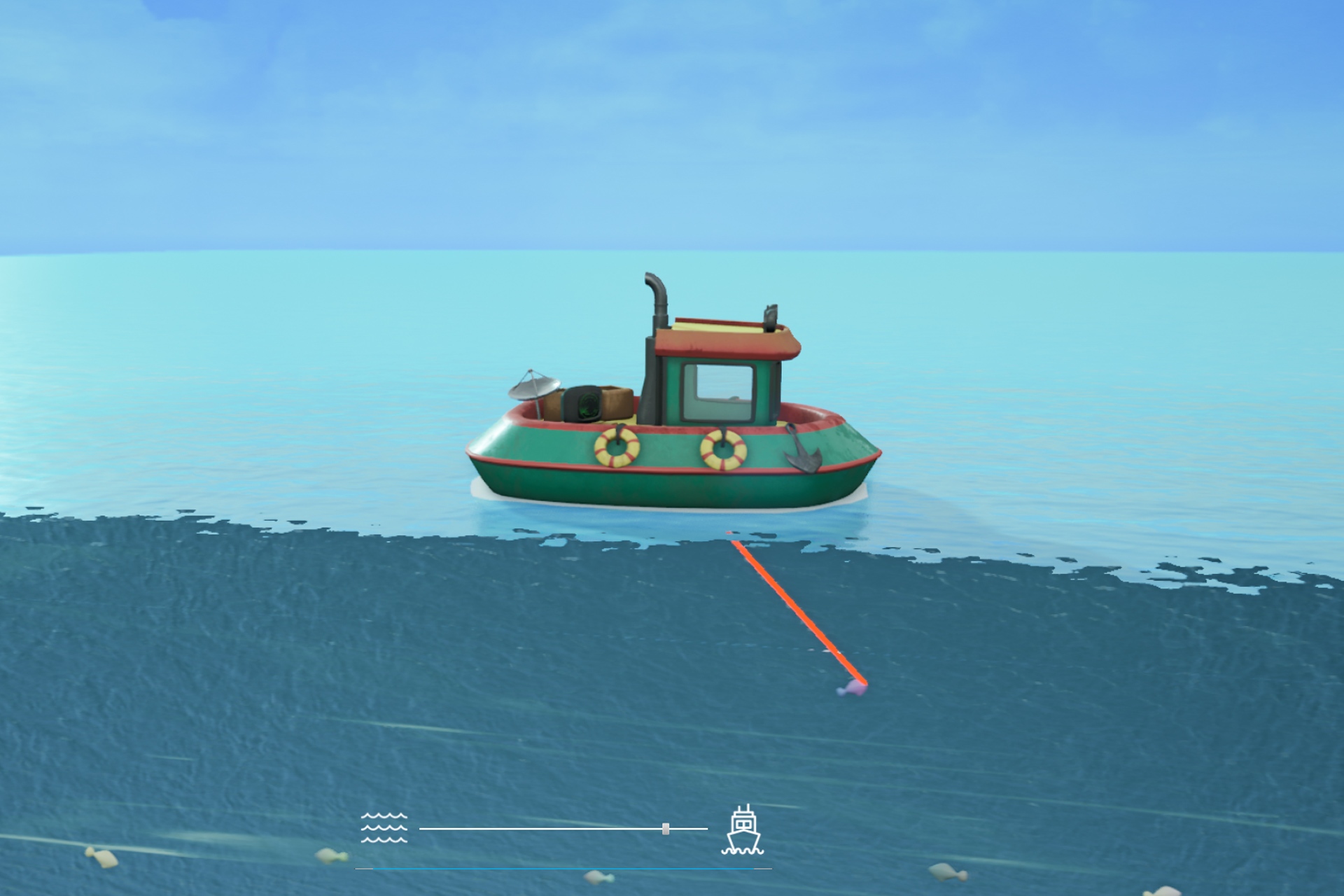The image size is (1344, 896).
Task: Click the rear lifebuoy near the anchor
Action: click(721, 448)
